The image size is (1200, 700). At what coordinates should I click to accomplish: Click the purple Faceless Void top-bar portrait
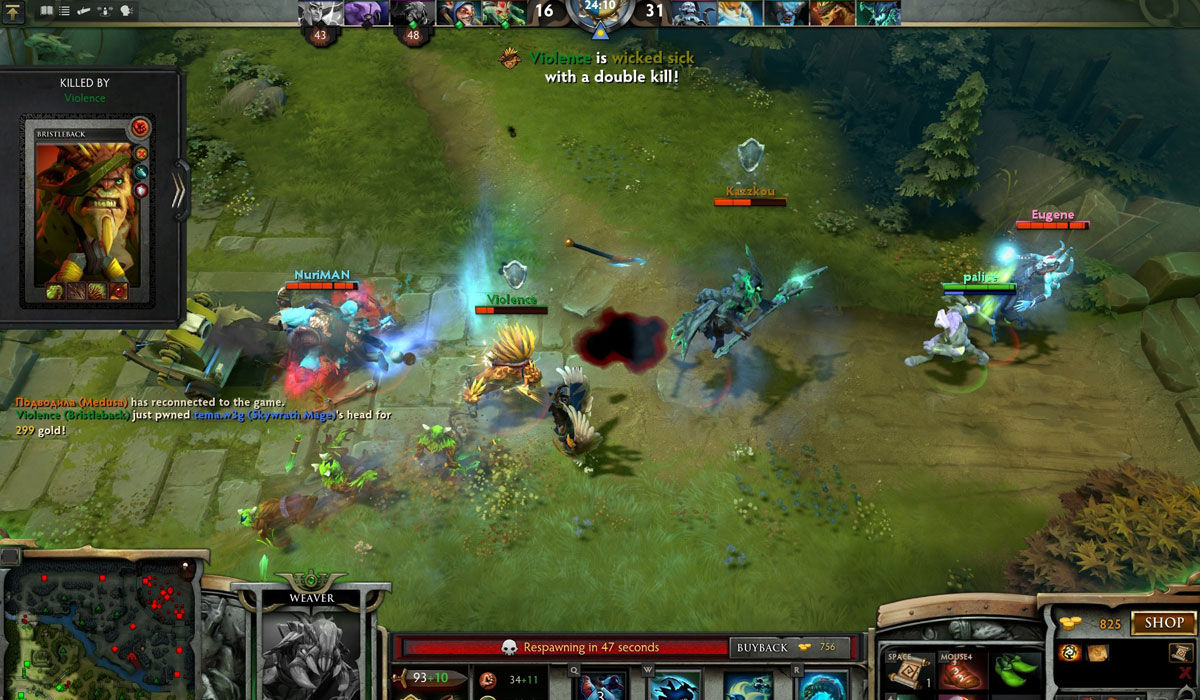tap(366, 12)
